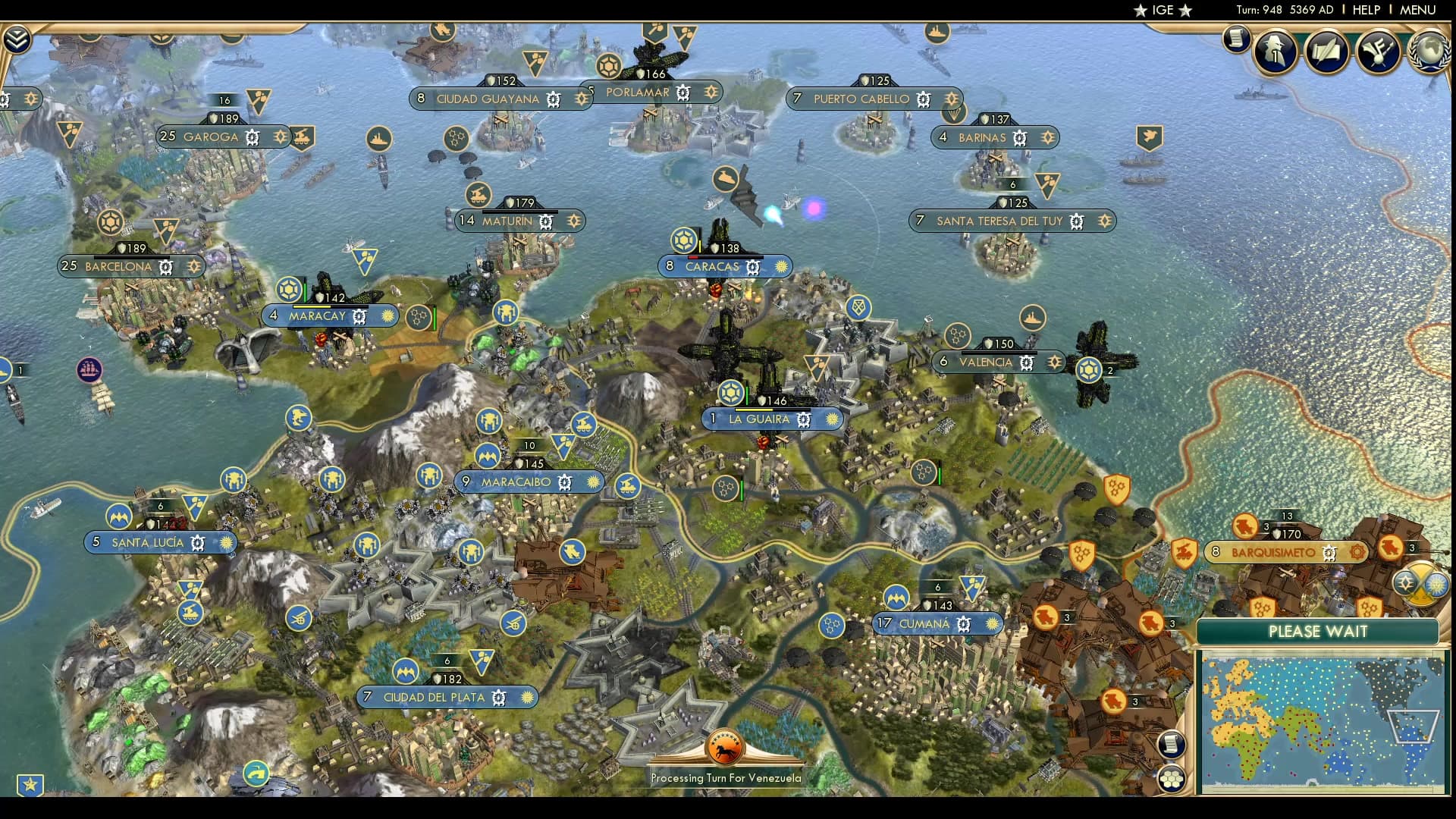
Task: Select the round unit flag above the Caracas banner
Action: (x=683, y=241)
